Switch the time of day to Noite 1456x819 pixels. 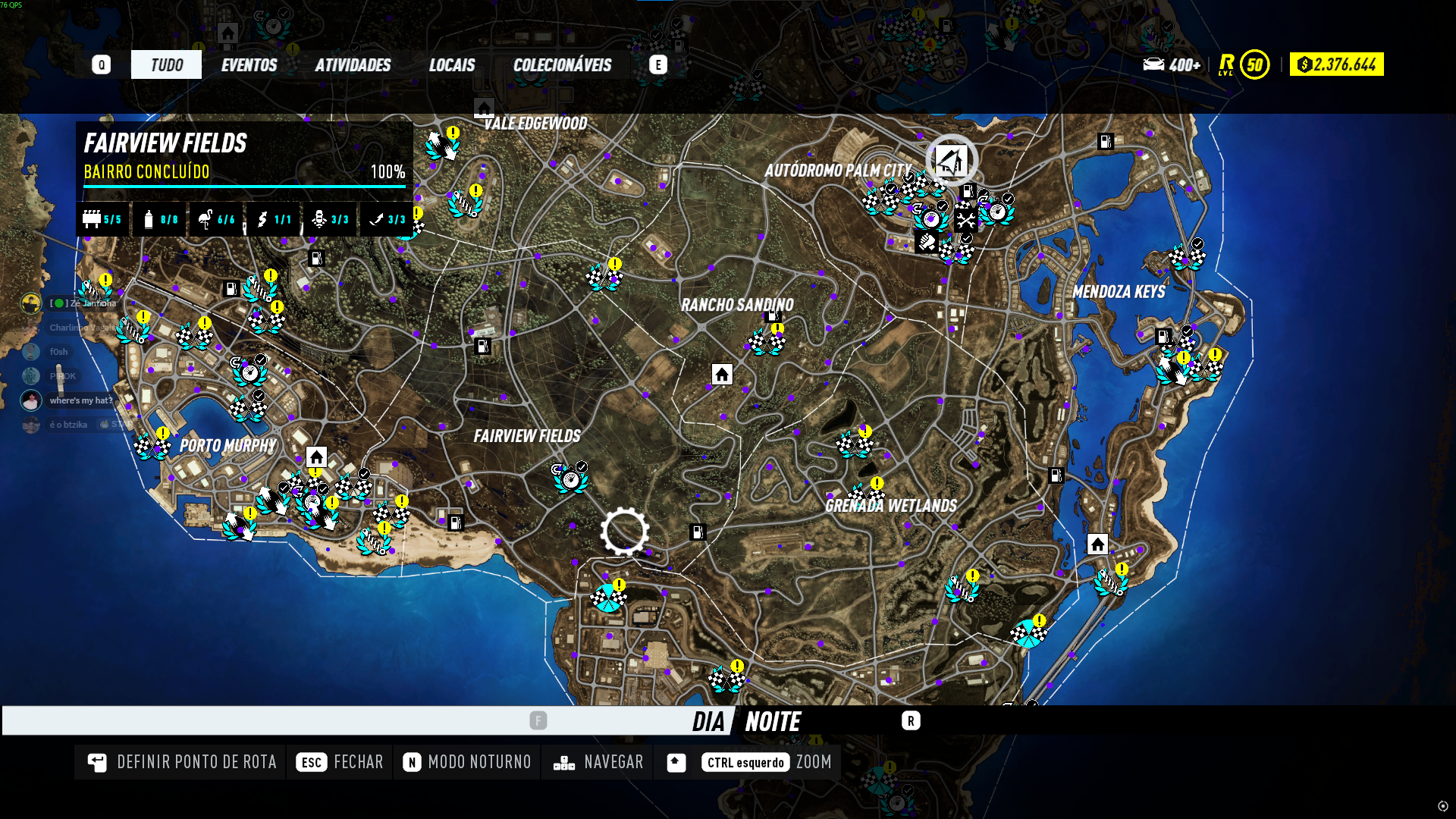(773, 721)
